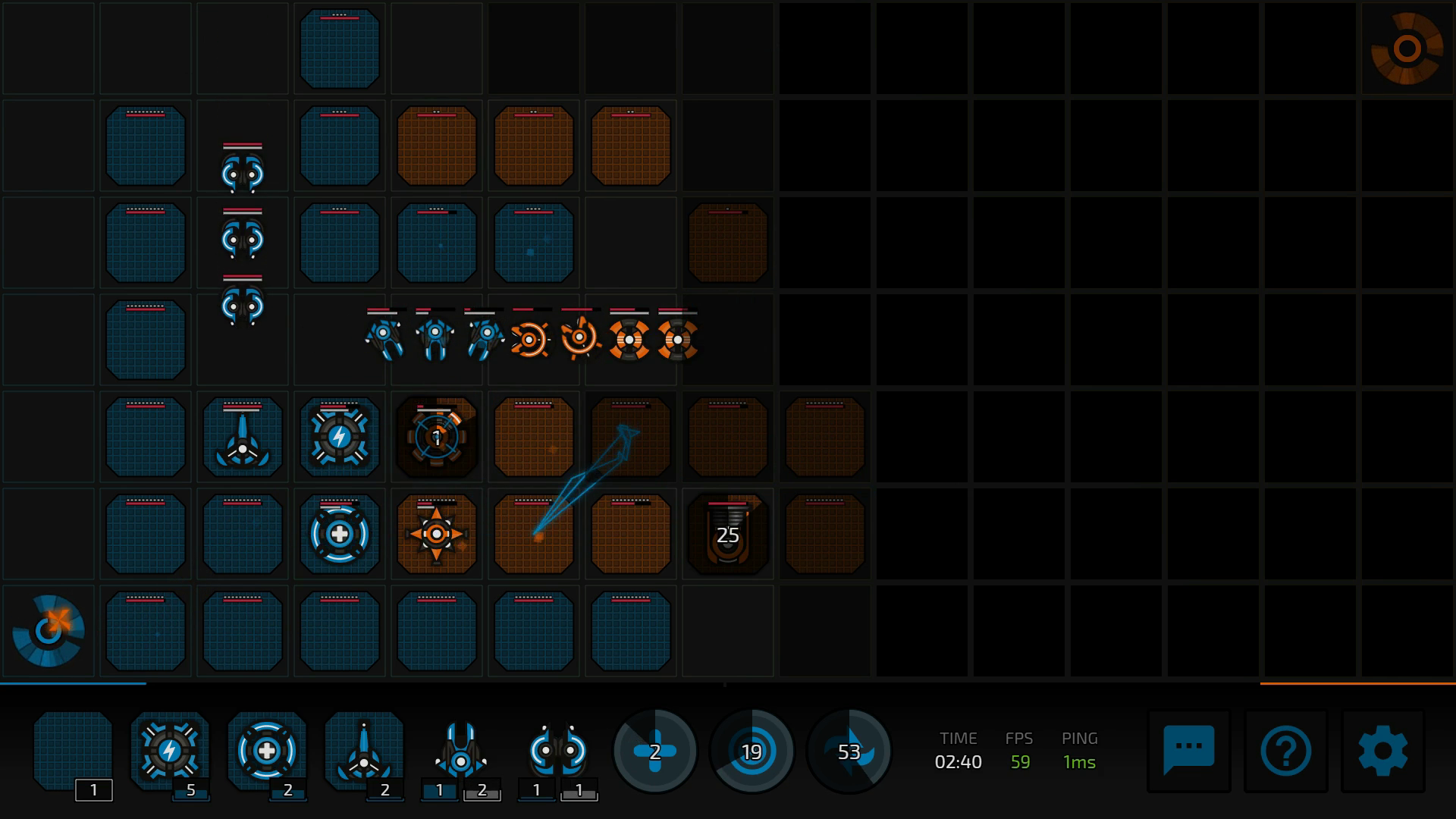Activate the swirl ability showing 53
Screen dimensions: 1456x819
coord(849,752)
